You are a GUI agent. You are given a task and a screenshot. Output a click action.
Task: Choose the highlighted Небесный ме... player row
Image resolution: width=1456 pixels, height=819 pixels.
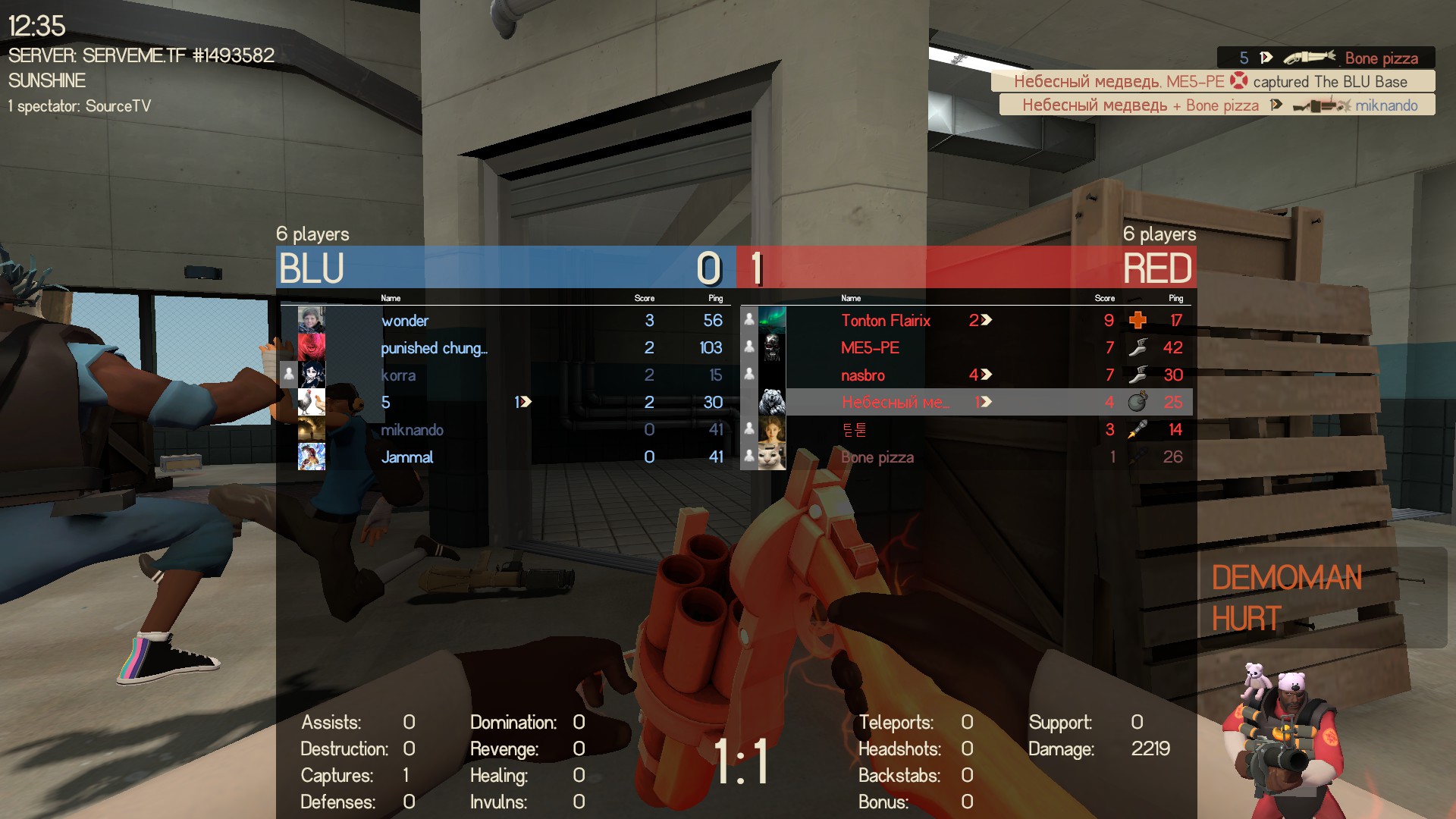click(895, 403)
